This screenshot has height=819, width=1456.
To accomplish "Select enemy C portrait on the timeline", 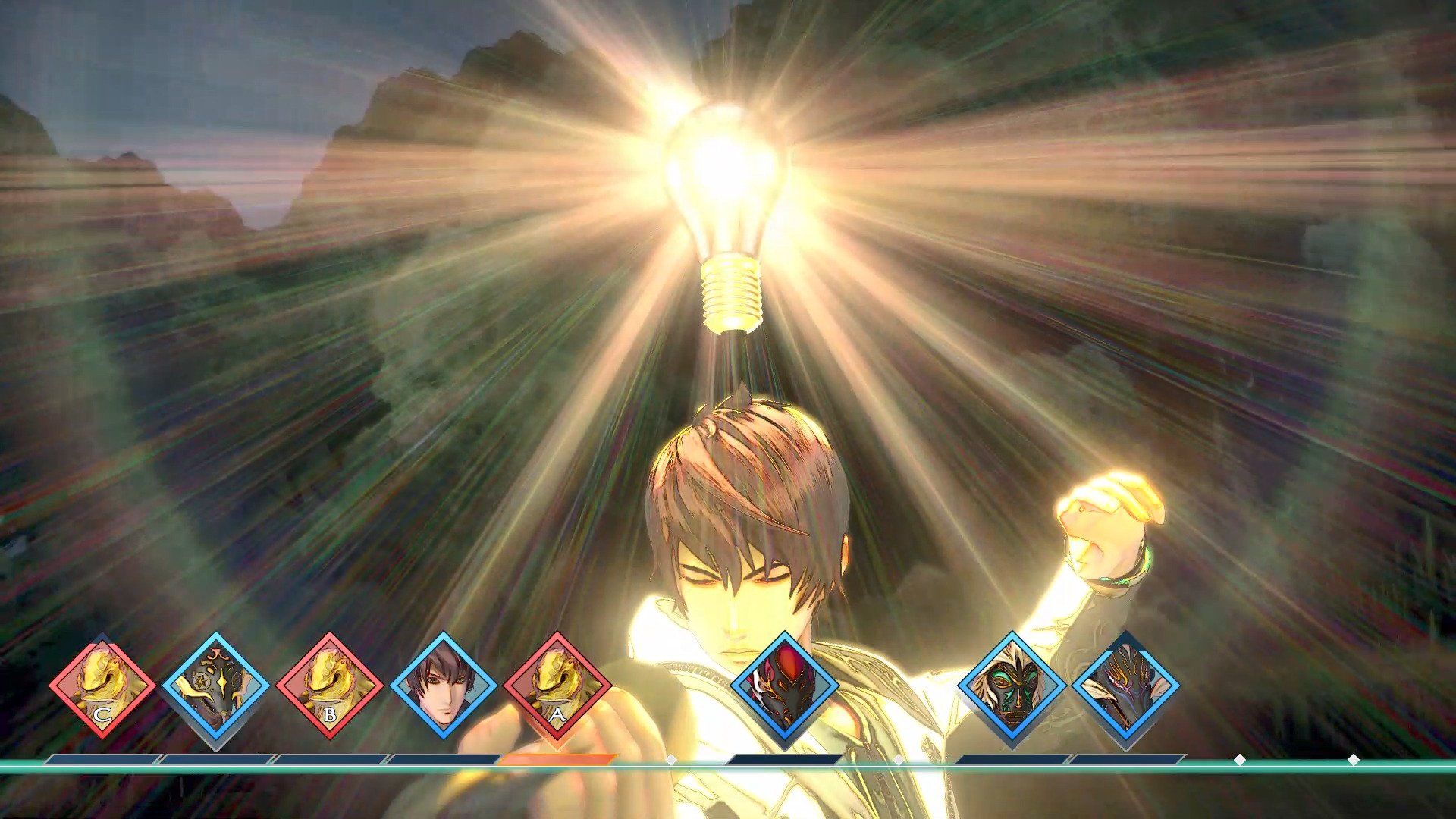I will (102, 686).
